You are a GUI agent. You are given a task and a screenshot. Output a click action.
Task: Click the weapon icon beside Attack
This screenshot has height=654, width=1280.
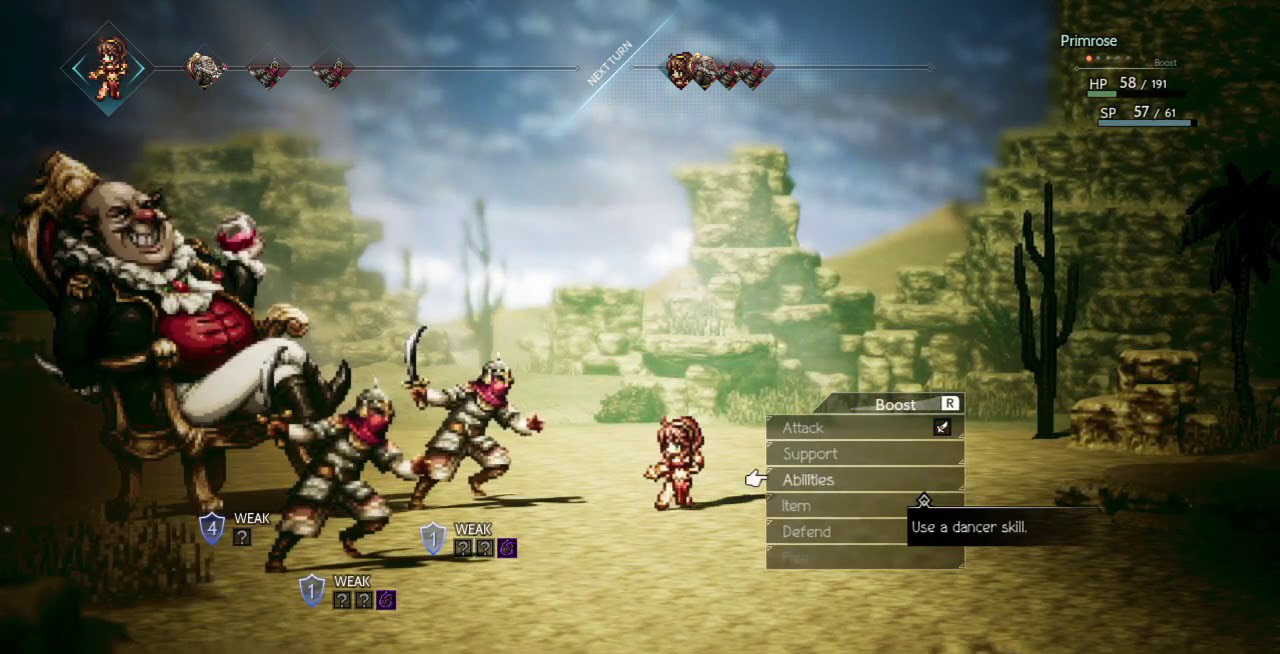(x=942, y=428)
